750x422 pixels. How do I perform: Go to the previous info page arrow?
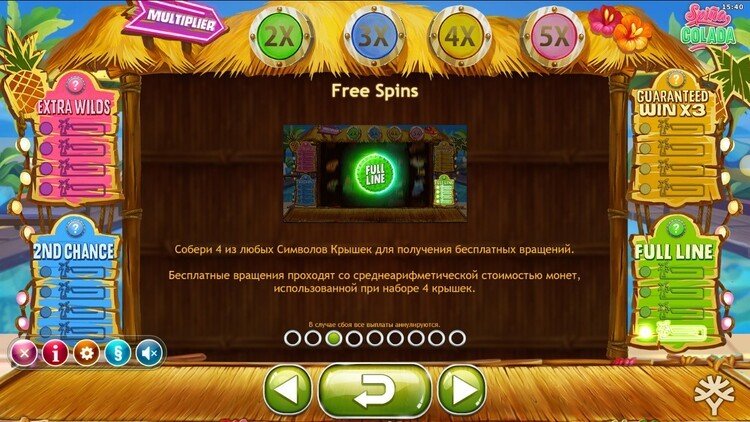288,389
